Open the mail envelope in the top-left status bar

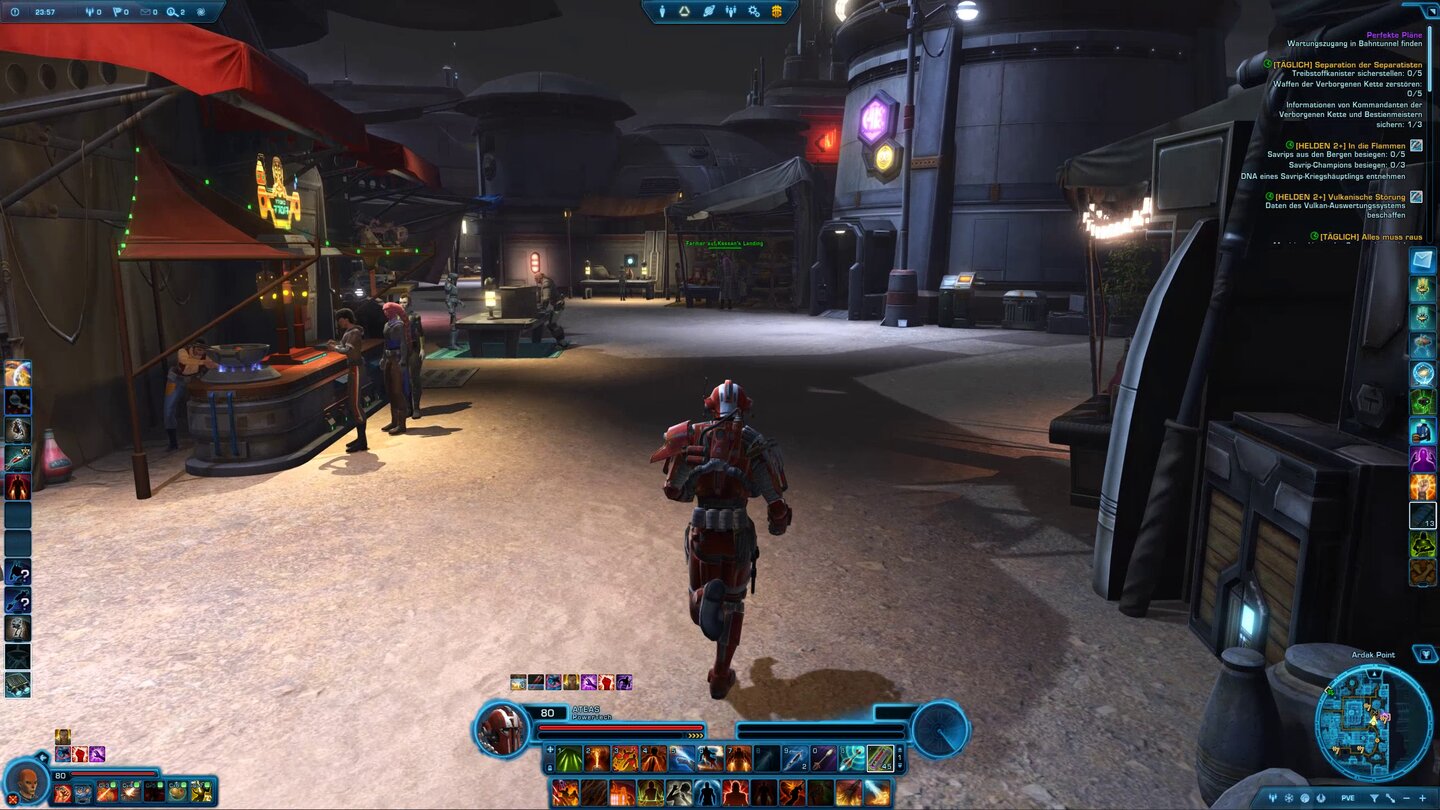coord(146,12)
